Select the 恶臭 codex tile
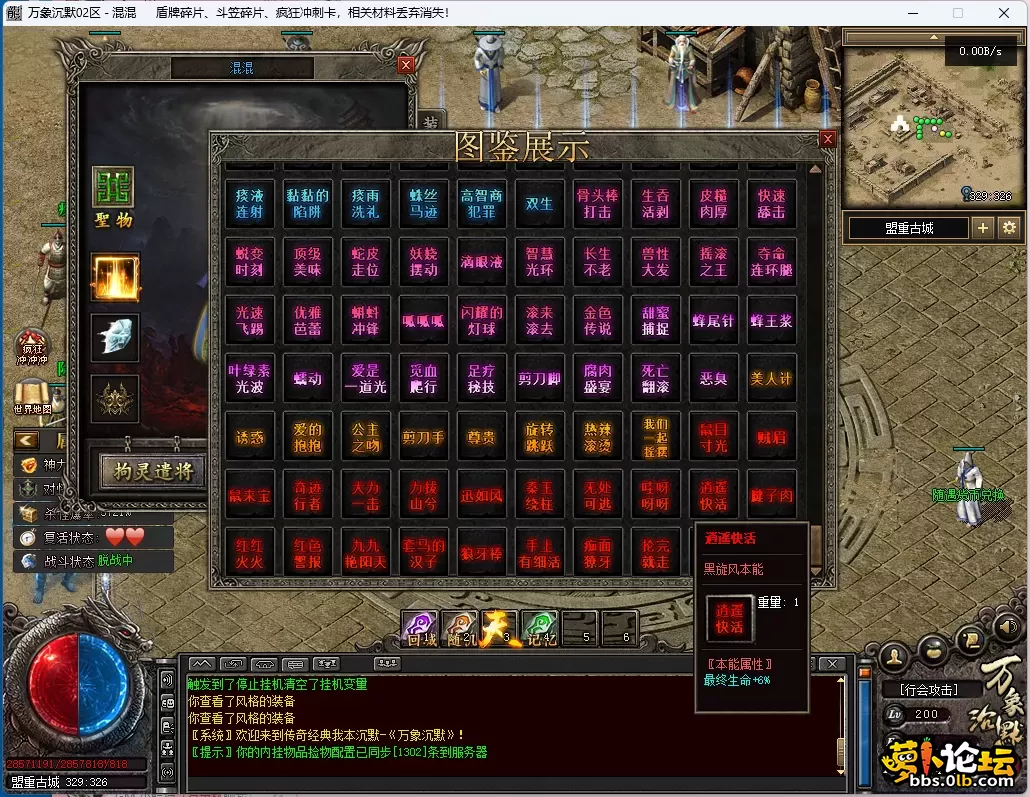This screenshot has width=1030, height=797. [713, 379]
